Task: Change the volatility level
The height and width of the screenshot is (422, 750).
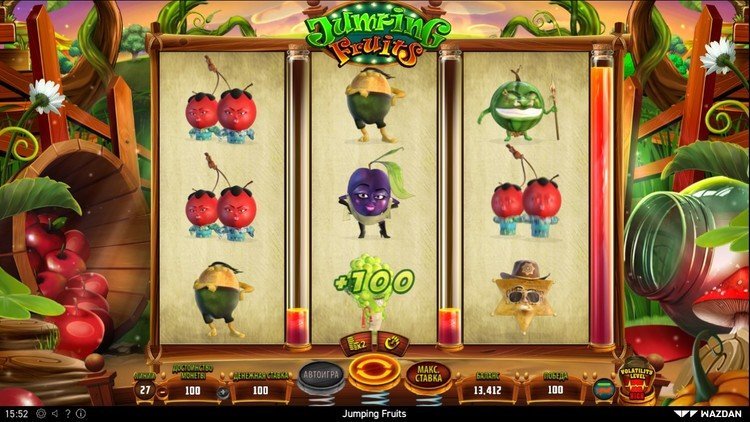Action: point(638,379)
